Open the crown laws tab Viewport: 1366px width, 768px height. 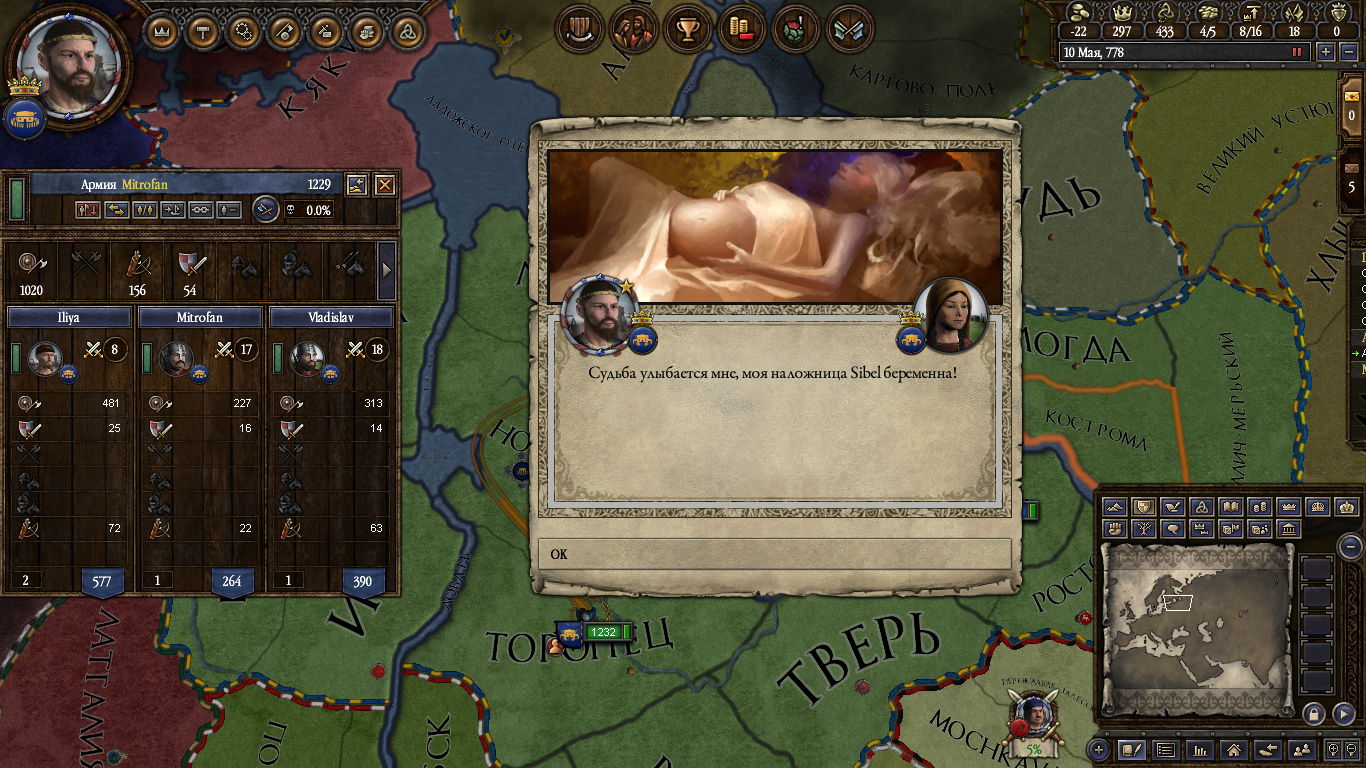click(162, 31)
